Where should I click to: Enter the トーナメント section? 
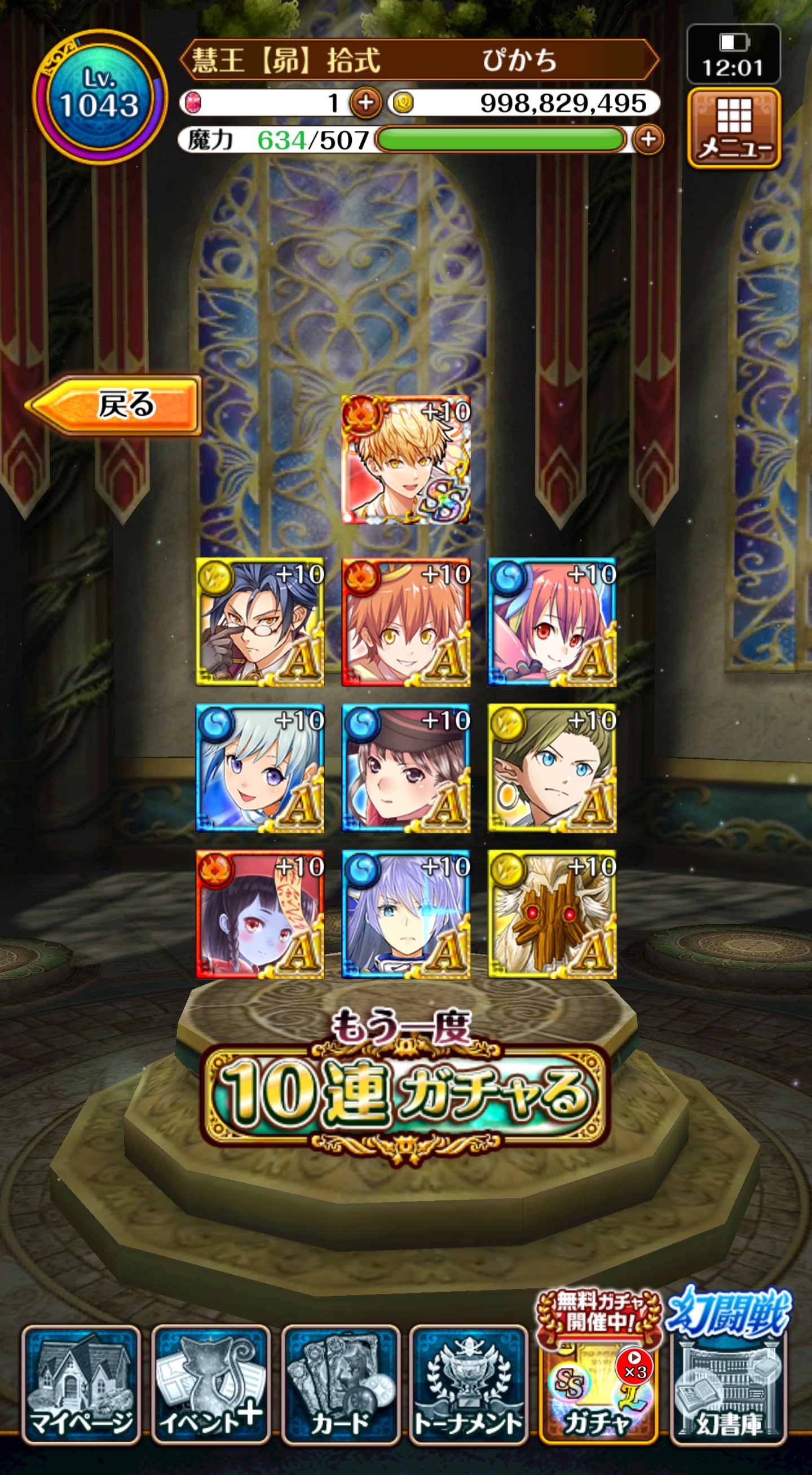point(468,1385)
